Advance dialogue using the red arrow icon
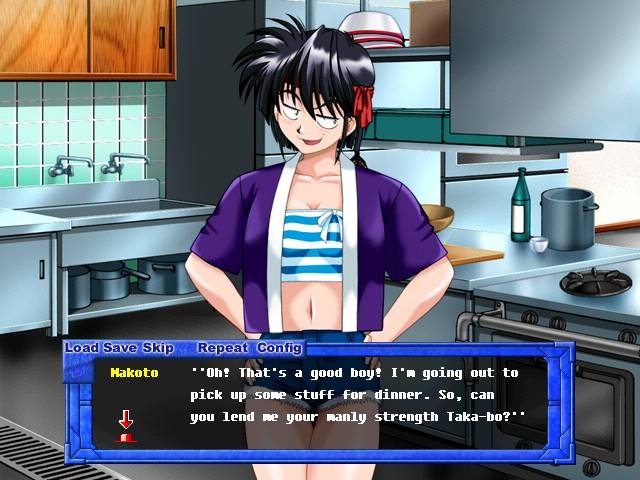 point(126,425)
